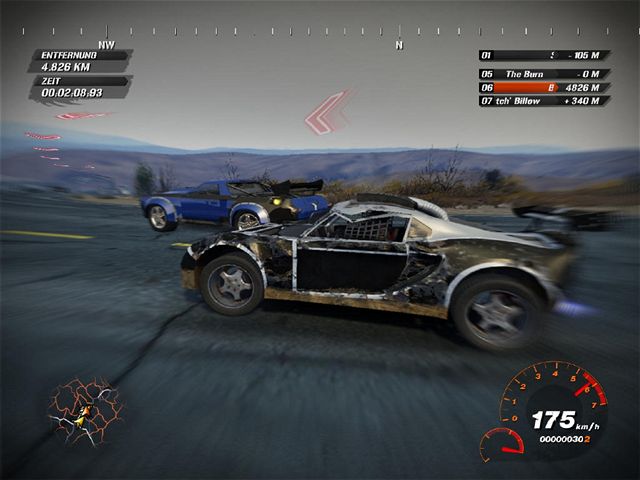Select the tch' Billow standings row

pyautogui.click(x=545, y=101)
